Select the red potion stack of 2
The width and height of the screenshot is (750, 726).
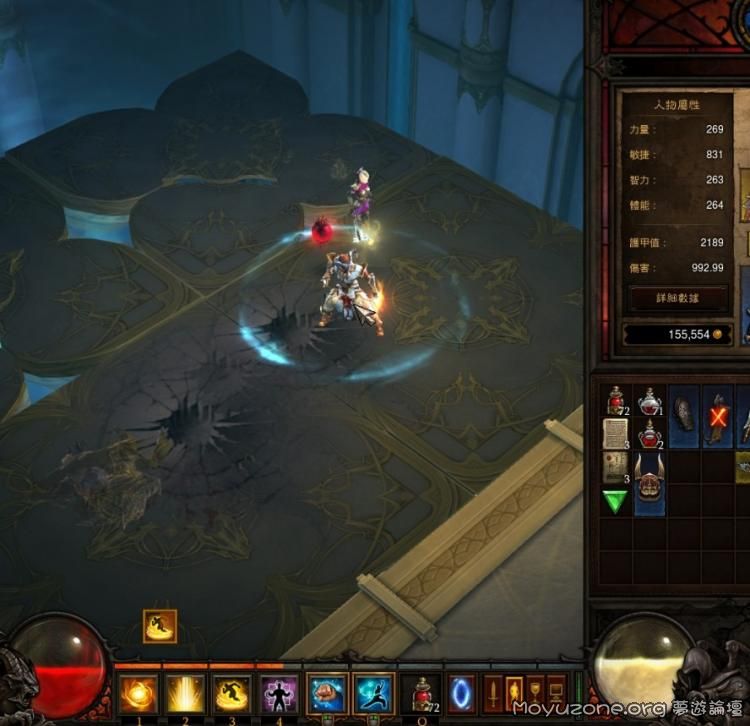pos(650,435)
